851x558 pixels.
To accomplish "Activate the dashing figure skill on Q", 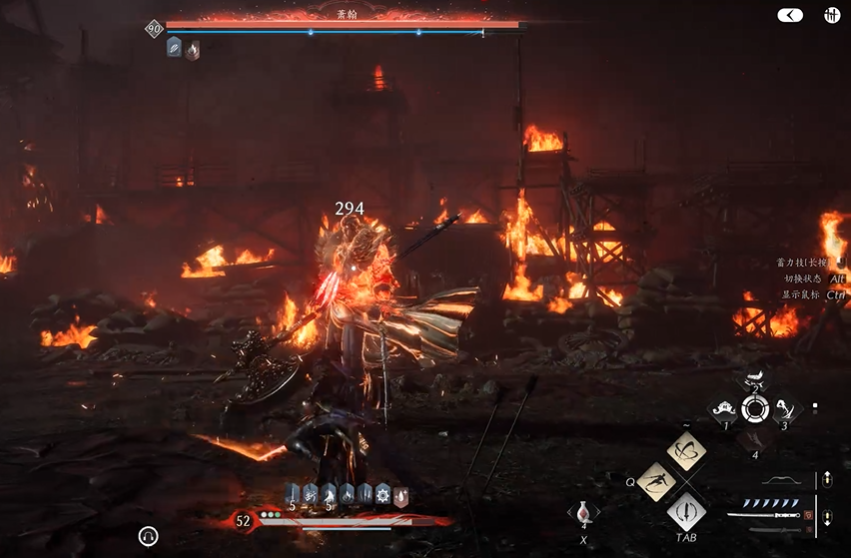I will click(x=655, y=481).
